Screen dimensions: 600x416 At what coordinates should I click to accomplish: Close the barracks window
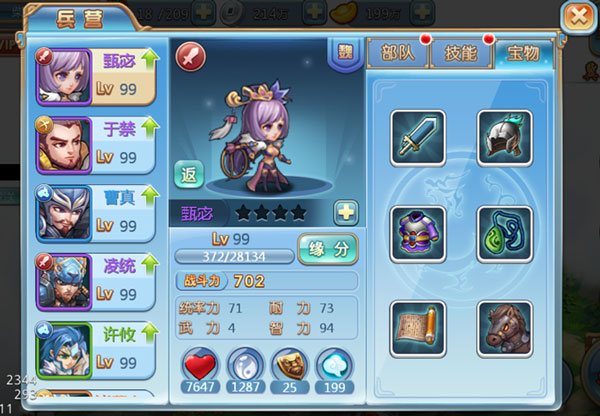tap(576, 19)
